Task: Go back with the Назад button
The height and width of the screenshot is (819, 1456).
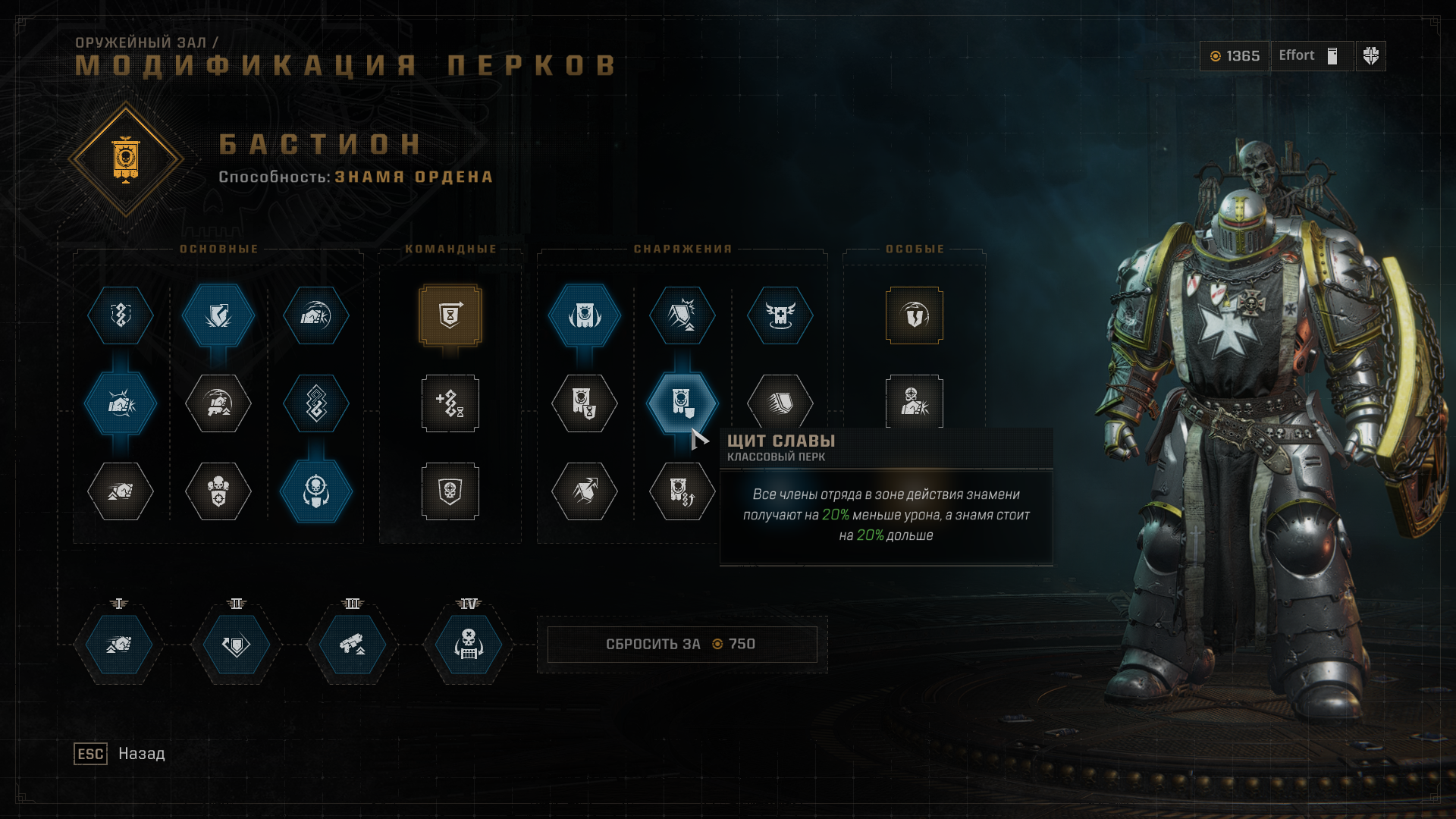Action: tap(141, 754)
